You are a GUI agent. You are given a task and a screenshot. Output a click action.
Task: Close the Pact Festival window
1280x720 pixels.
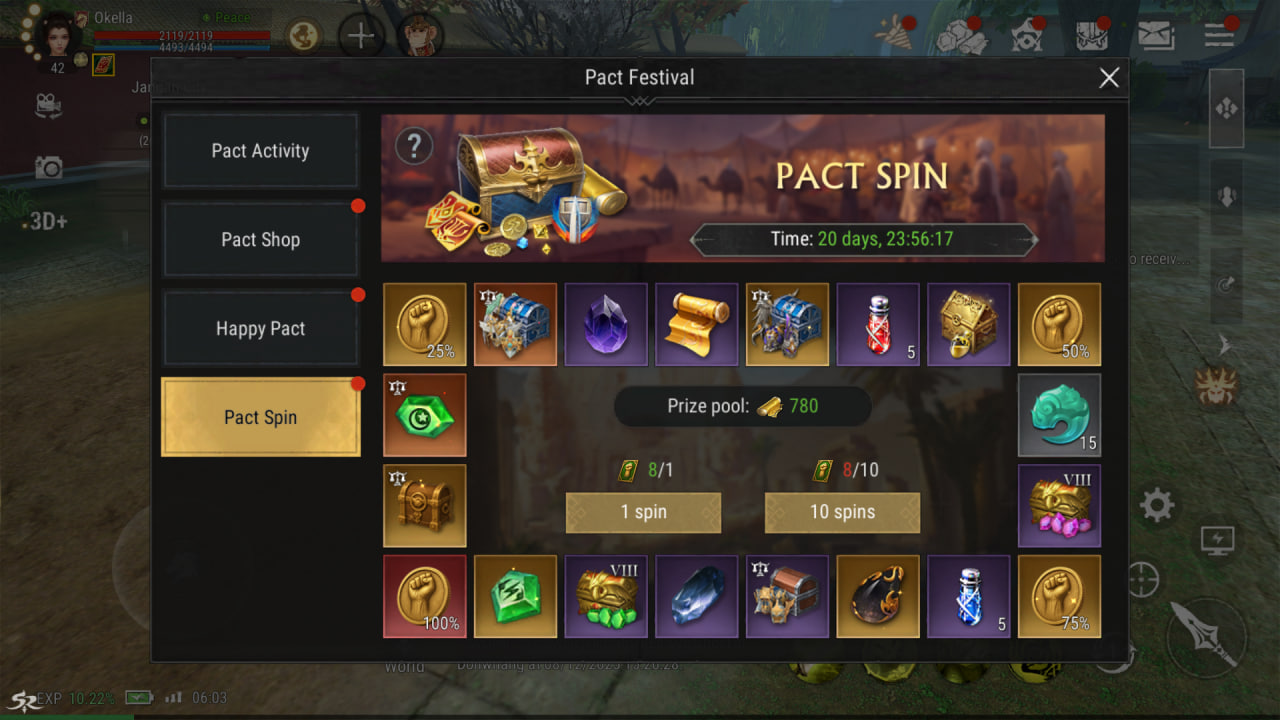click(1109, 78)
